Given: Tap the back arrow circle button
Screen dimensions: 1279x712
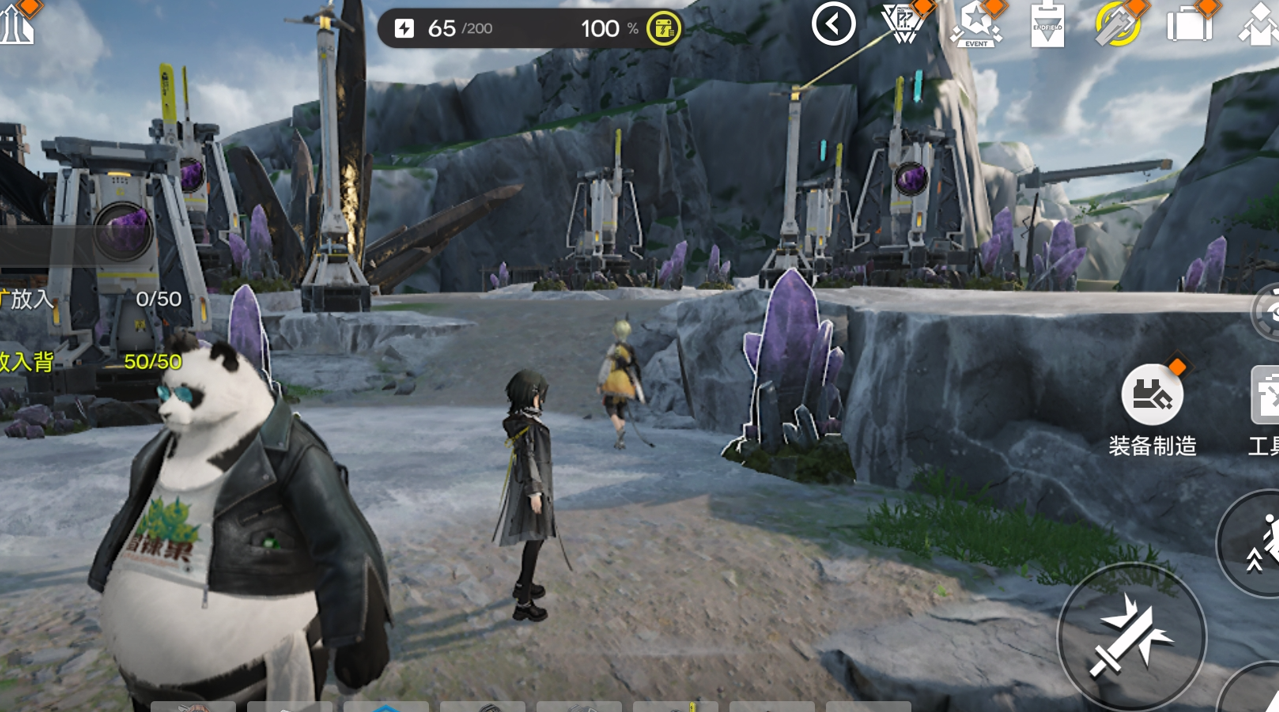Looking at the screenshot, I should pos(833,24).
